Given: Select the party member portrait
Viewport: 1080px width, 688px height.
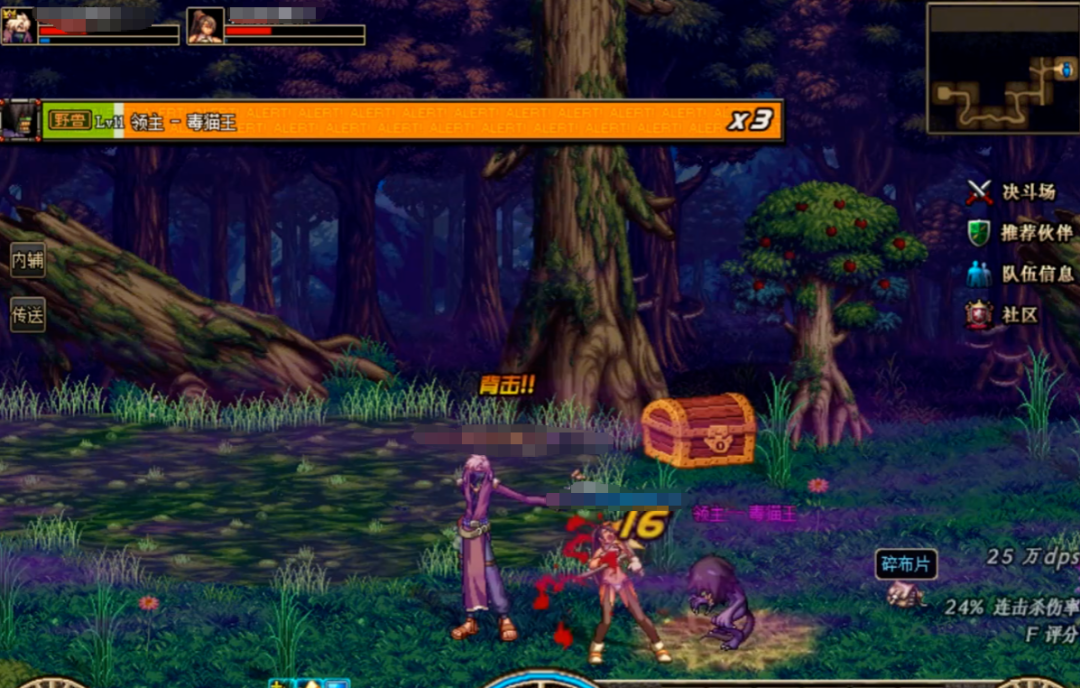Looking at the screenshot, I should click(205, 26).
